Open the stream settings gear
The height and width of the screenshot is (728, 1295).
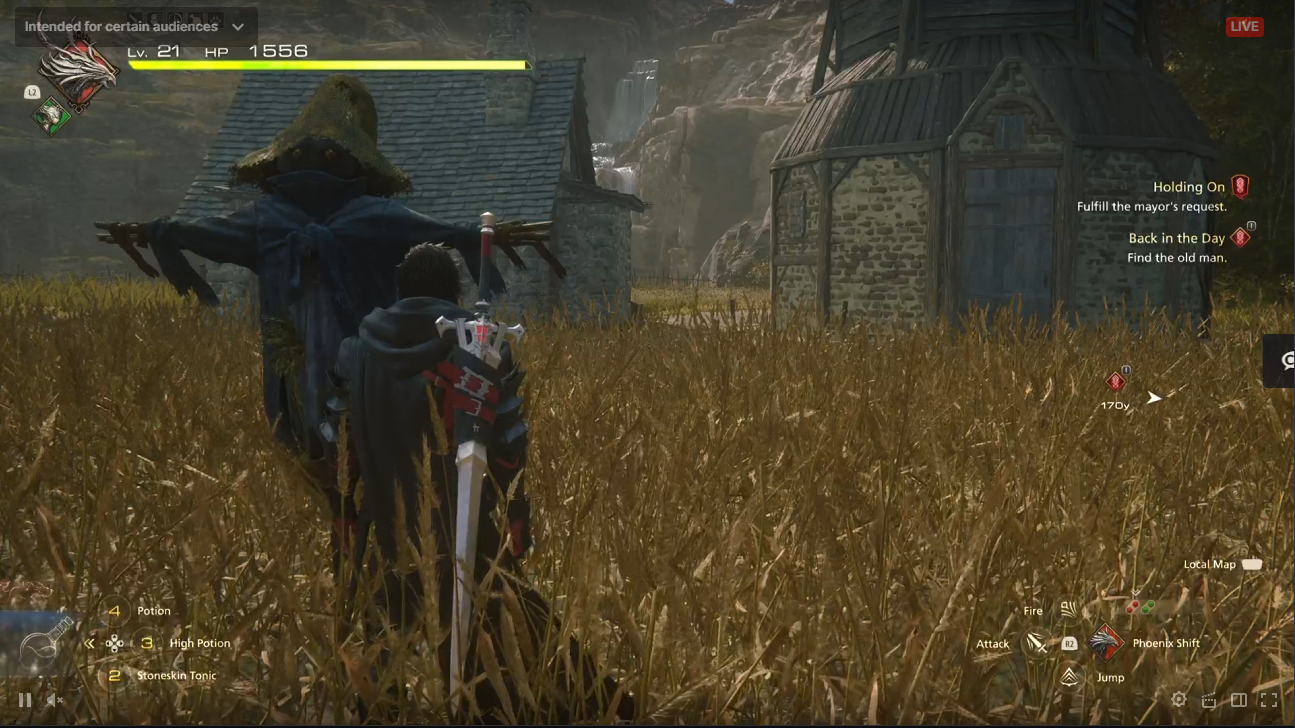click(1178, 700)
